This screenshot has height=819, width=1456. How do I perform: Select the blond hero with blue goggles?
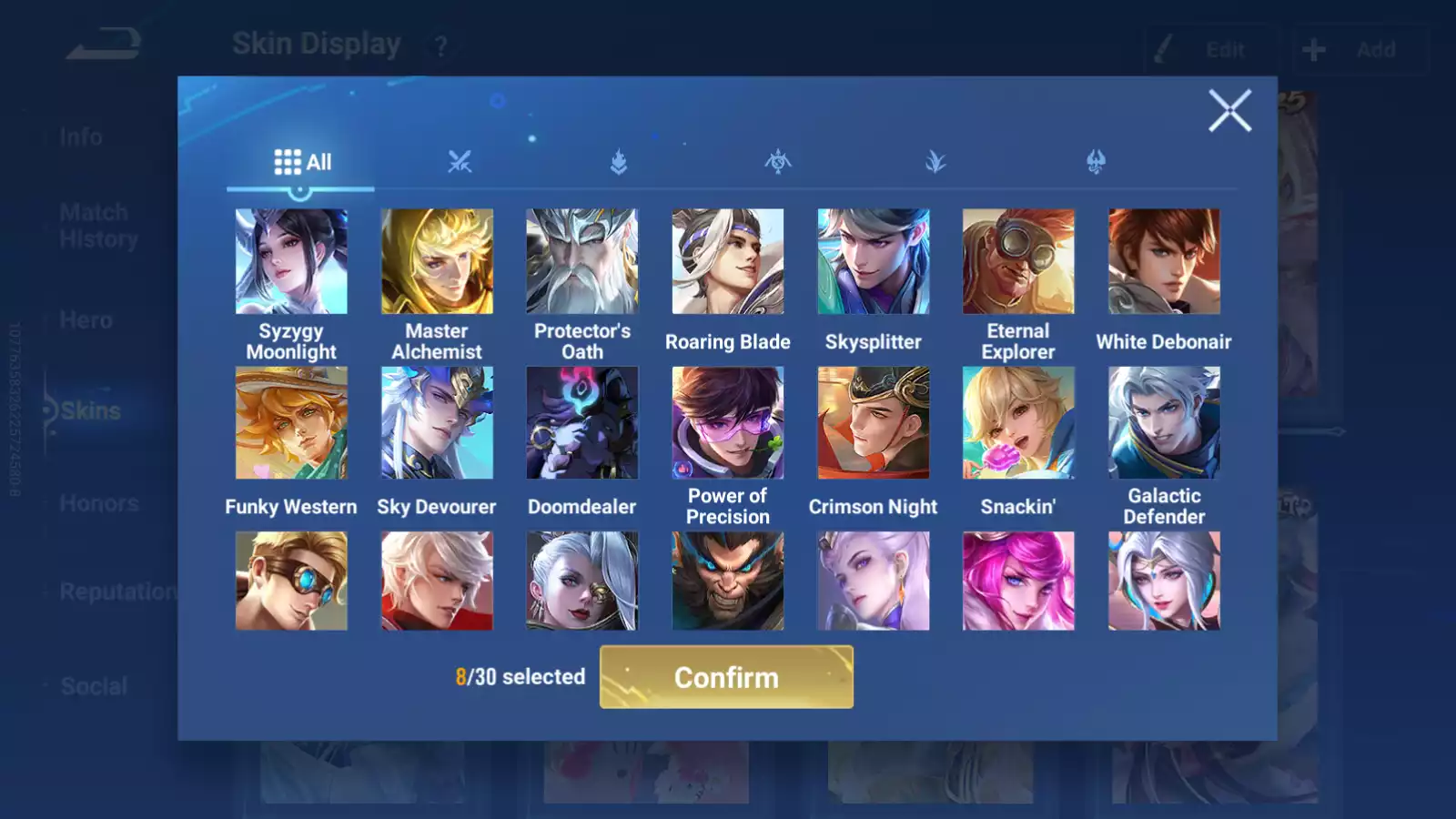(x=291, y=581)
